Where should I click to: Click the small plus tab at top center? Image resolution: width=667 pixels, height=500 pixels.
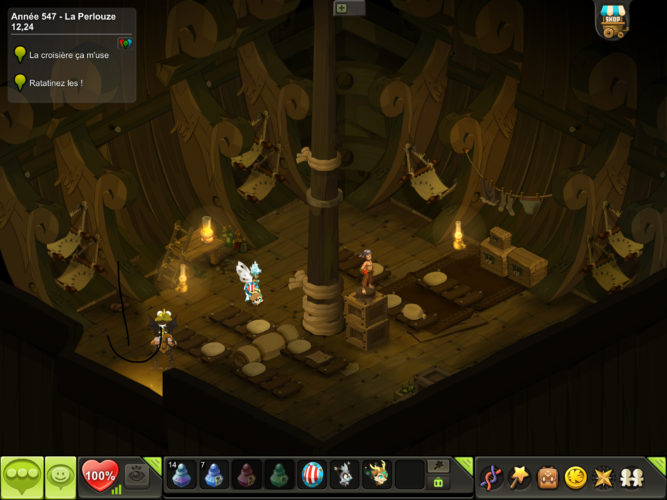341,8
